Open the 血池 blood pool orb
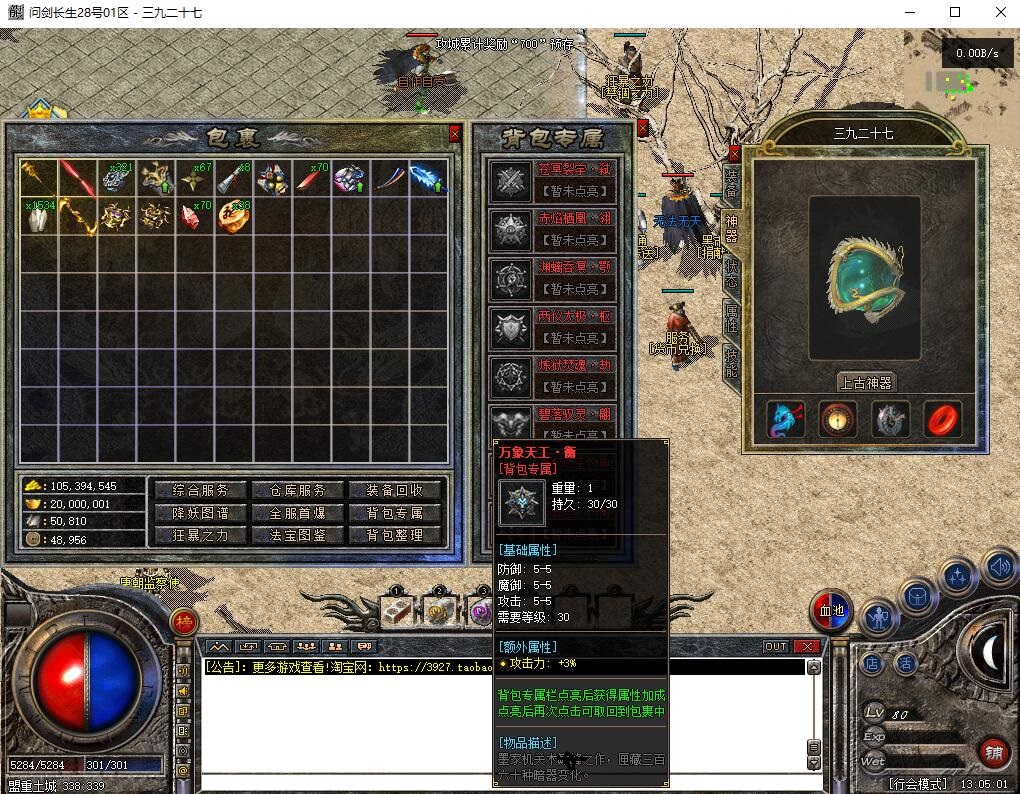Viewport: 1020px width, 794px height. coord(832,610)
